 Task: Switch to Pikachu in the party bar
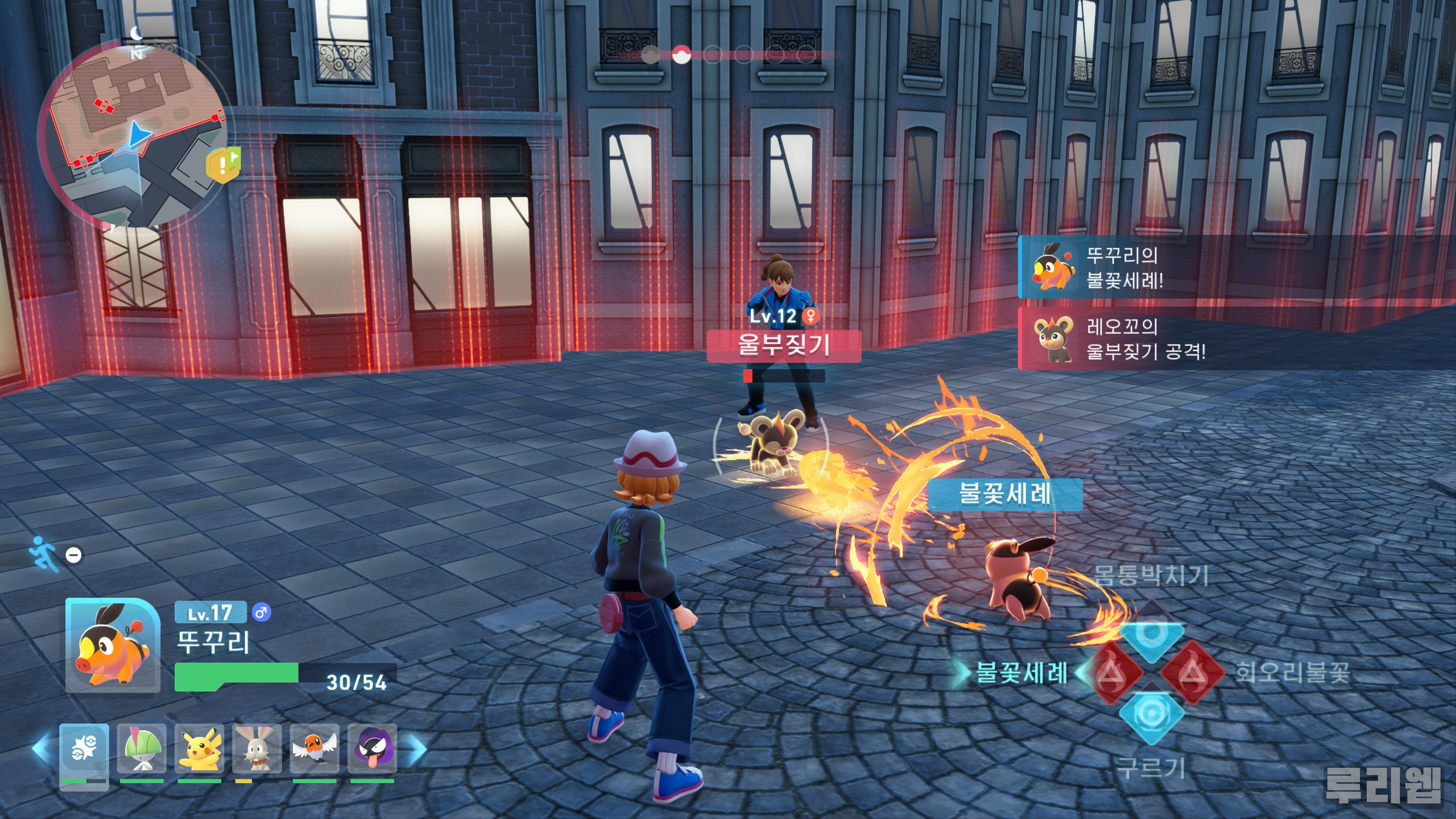[x=199, y=748]
